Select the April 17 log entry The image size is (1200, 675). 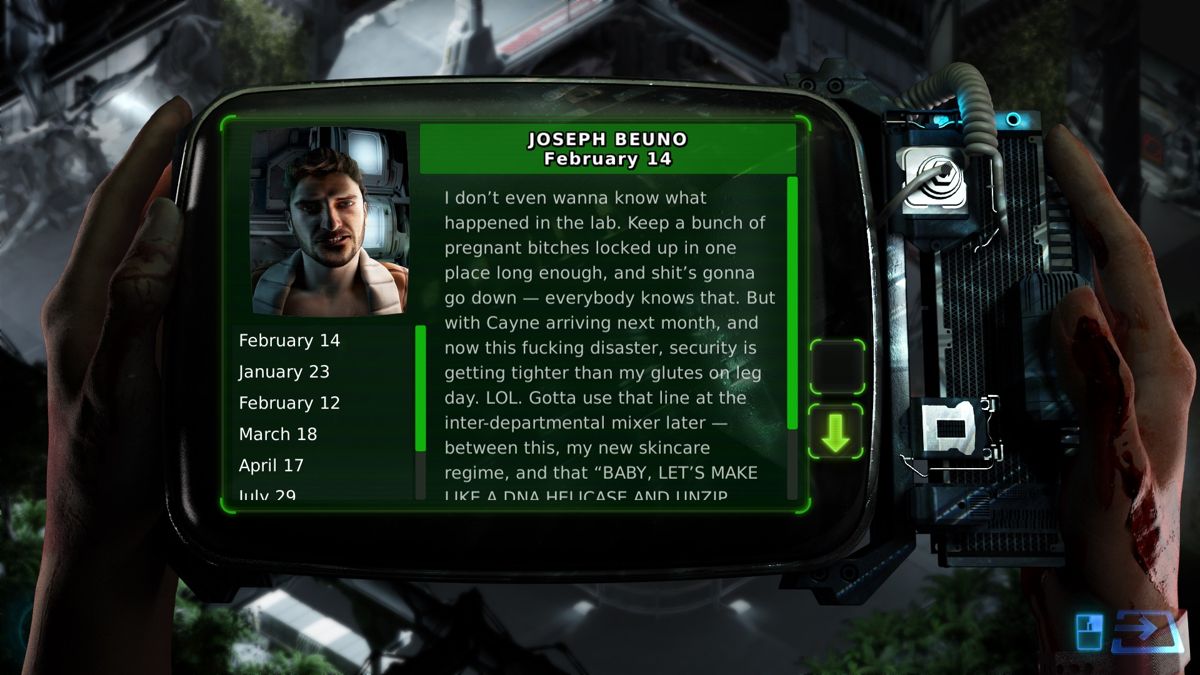tap(271, 465)
